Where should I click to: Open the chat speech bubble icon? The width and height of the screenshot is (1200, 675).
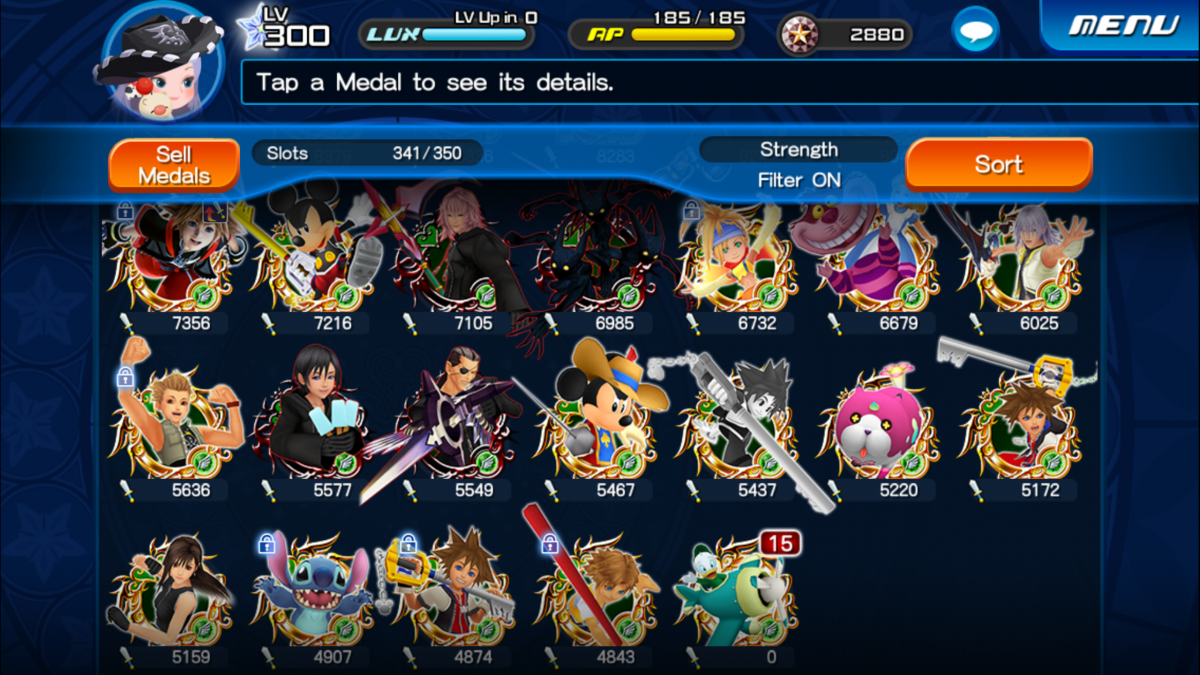point(974,31)
